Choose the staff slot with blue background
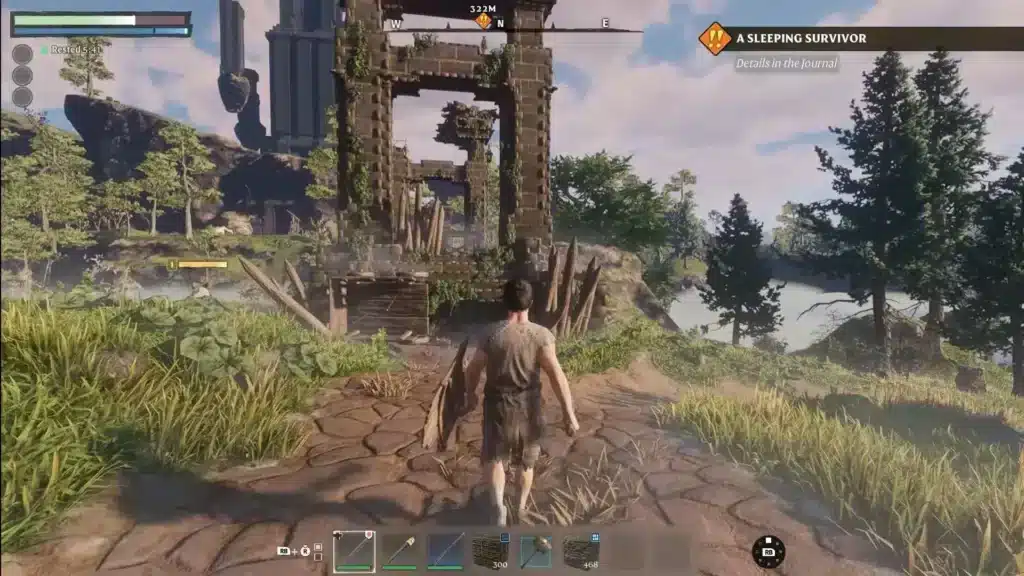This screenshot has width=1024, height=576. [x=445, y=551]
